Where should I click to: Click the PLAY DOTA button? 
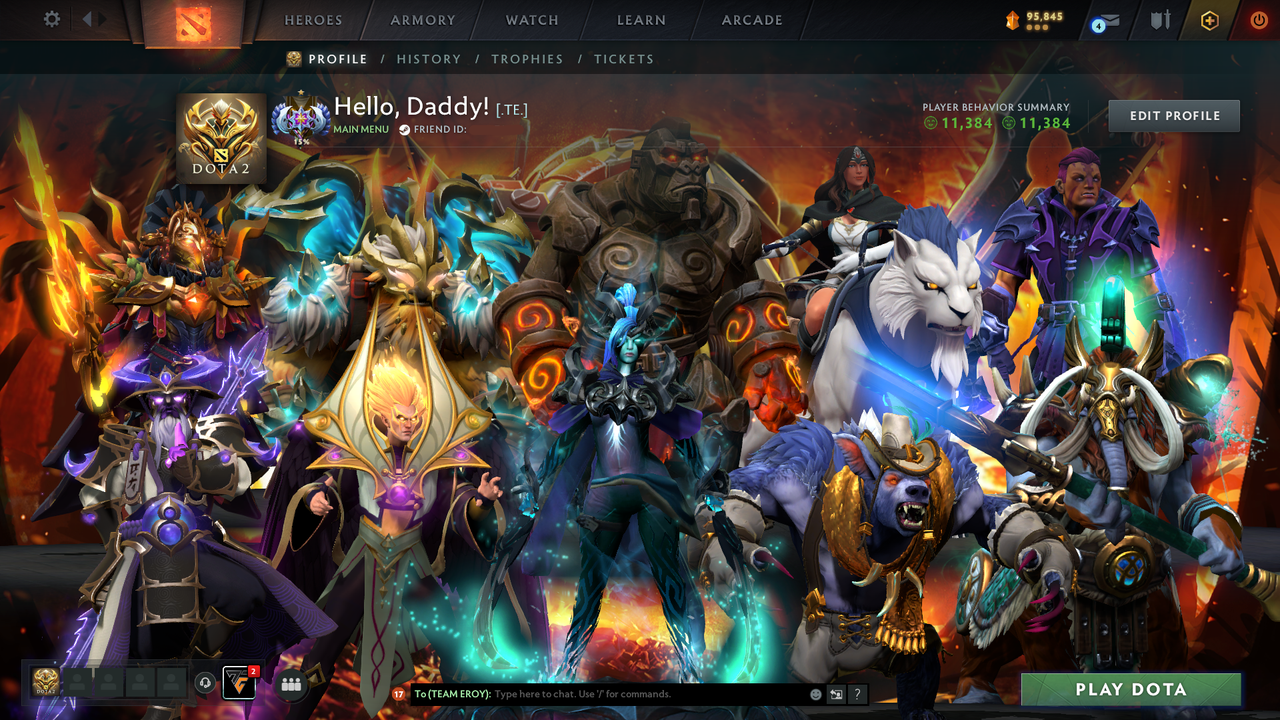1130,689
